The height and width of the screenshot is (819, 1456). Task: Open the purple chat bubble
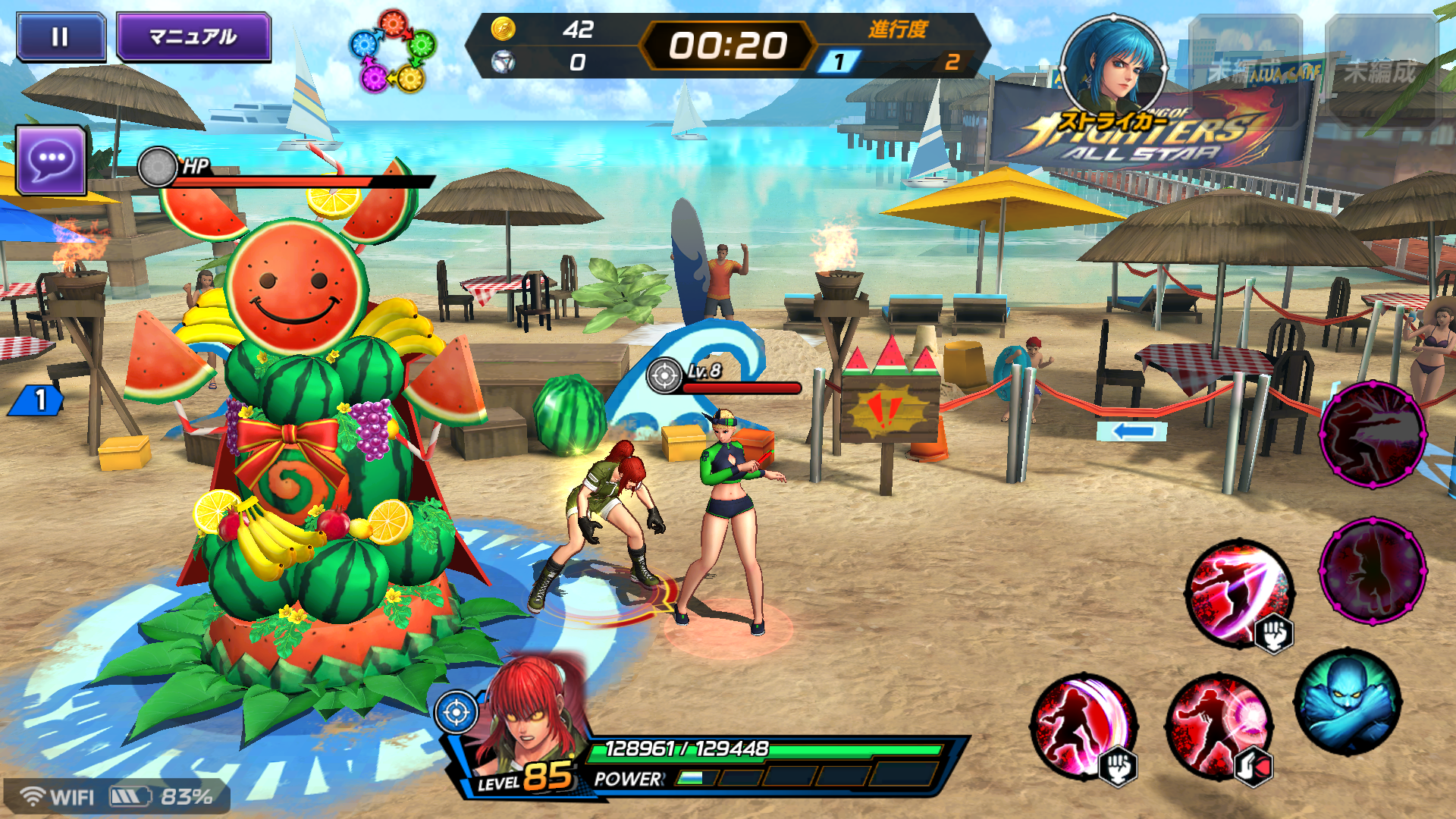click(x=51, y=160)
